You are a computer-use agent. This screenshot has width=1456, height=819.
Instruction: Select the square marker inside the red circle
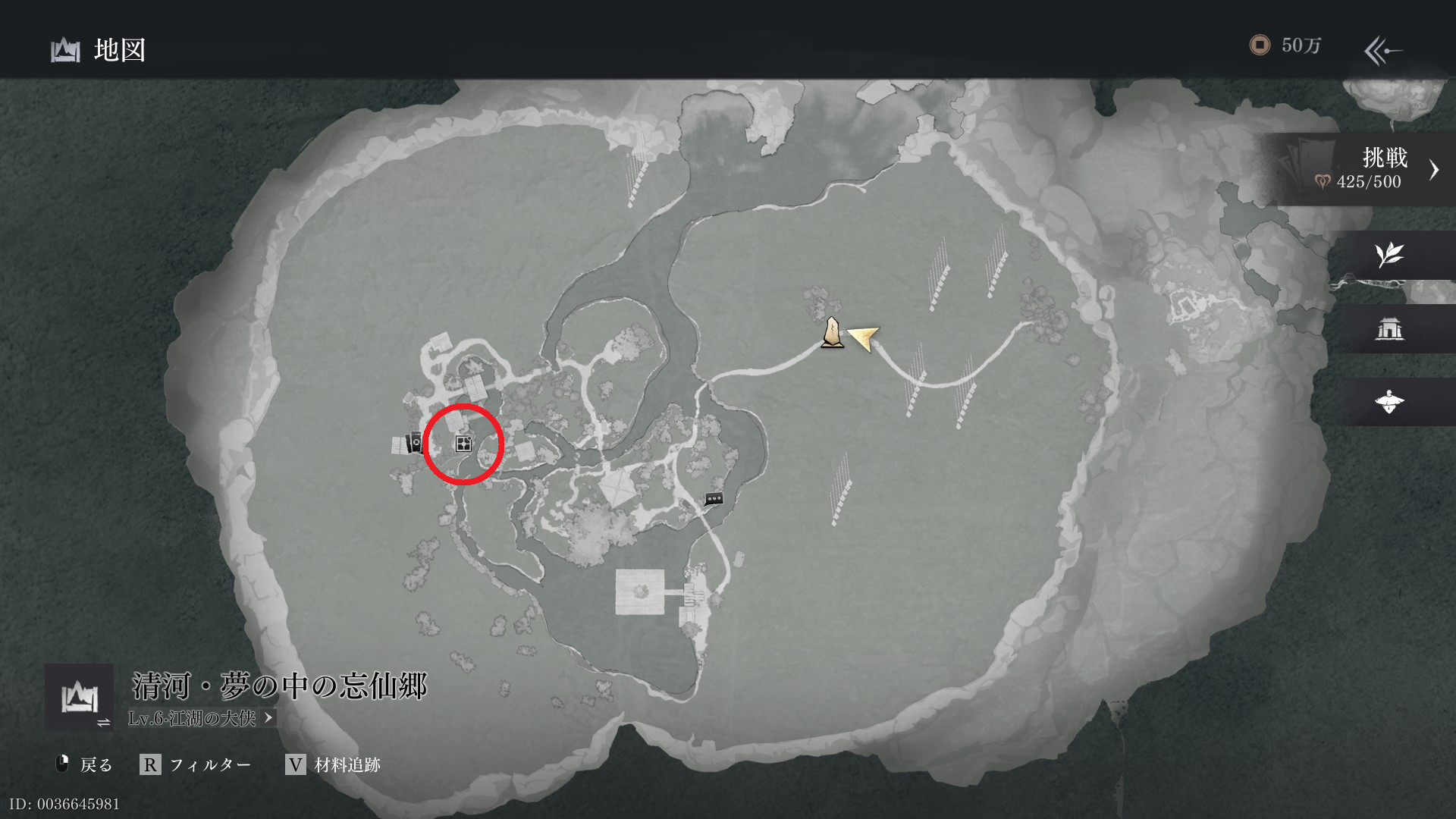coord(463,444)
